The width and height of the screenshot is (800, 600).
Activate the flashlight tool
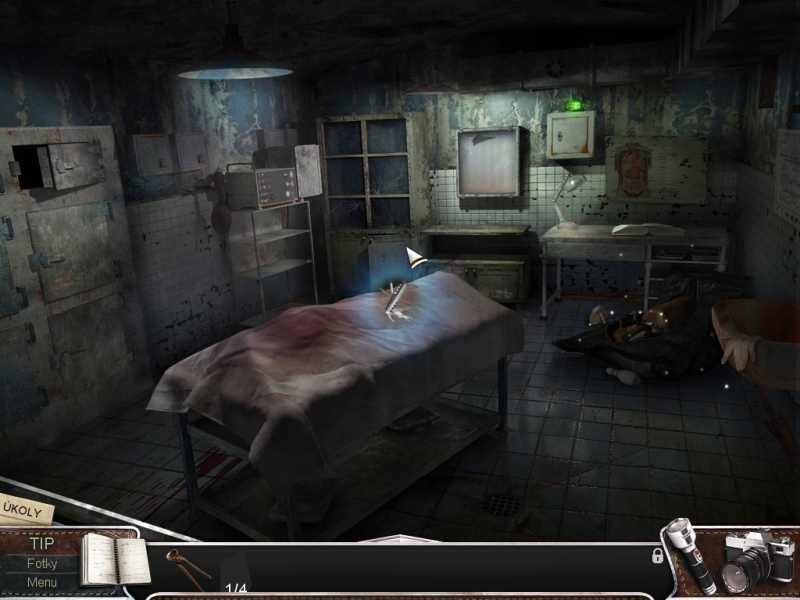tap(691, 556)
